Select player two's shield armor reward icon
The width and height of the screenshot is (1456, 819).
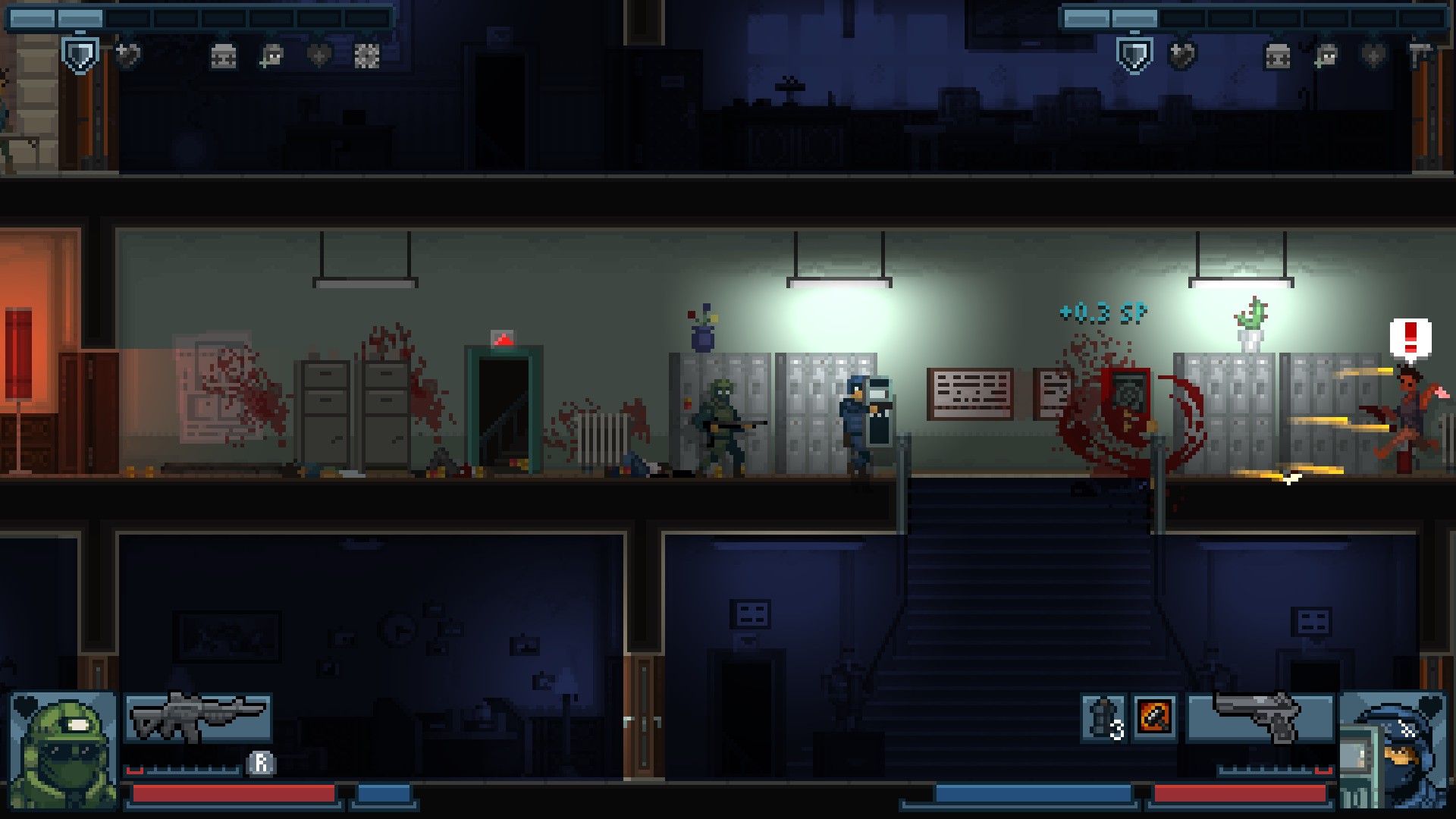(1134, 55)
